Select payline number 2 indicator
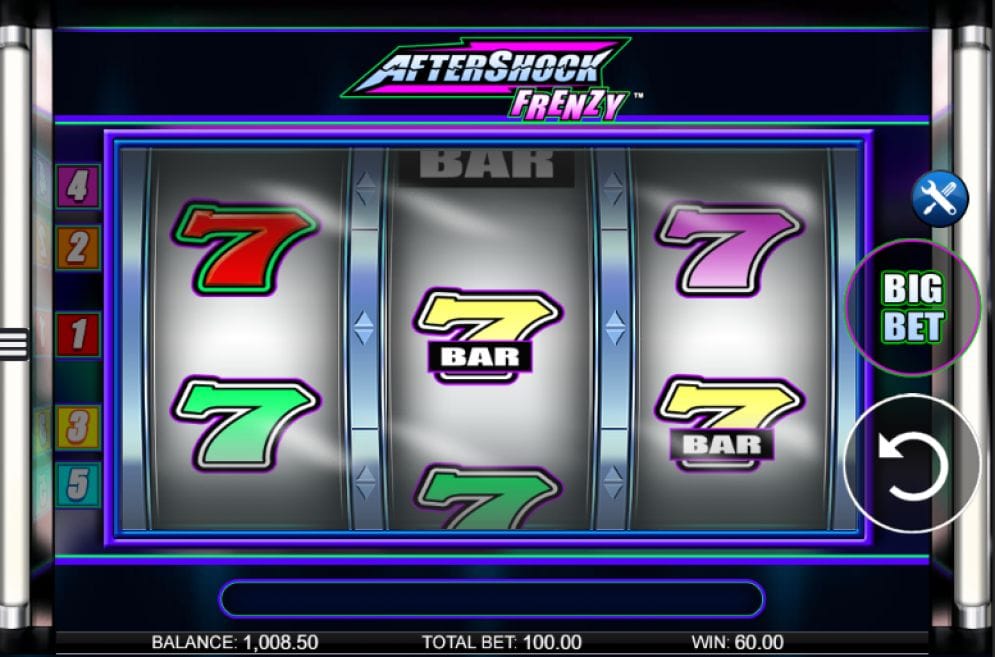The height and width of the screenshot is (657, 995). [x=78, y=247]
